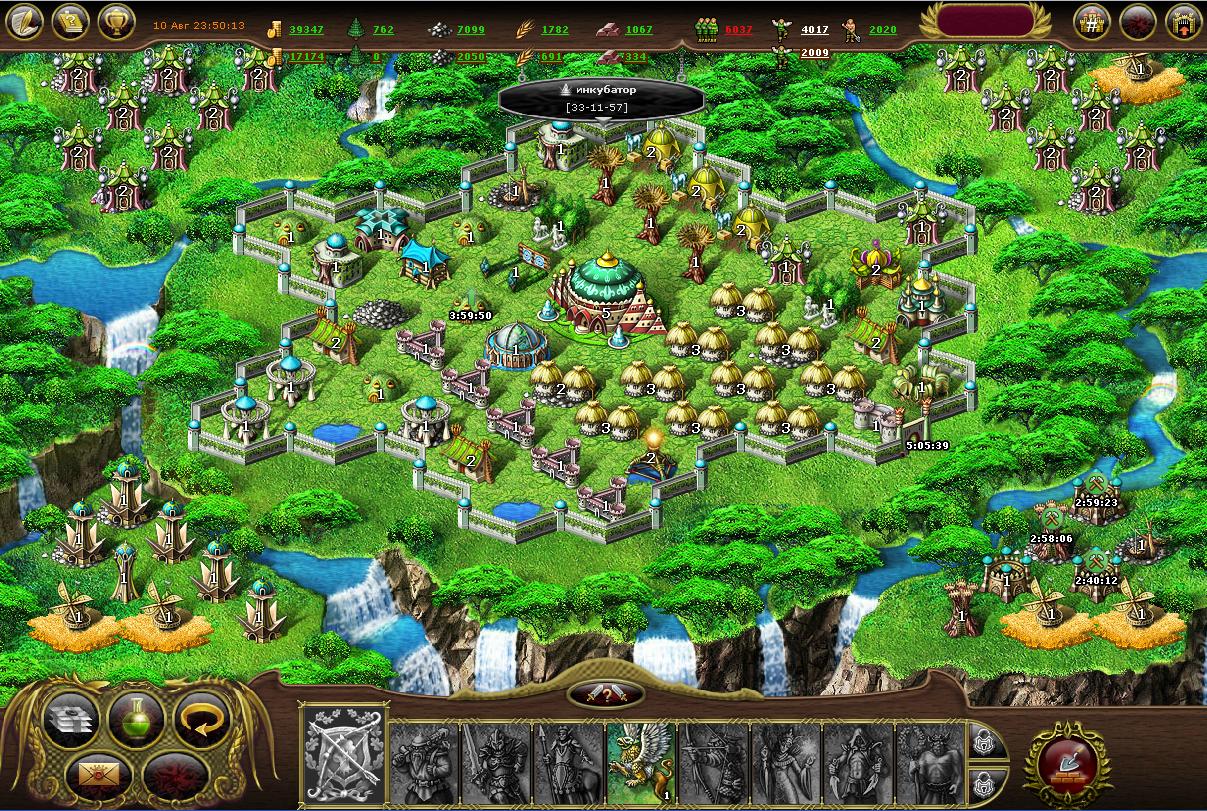This screenshot has width=1207, height=811.
Task: Click the golden curved arrow button
Action: pos(202,716)
